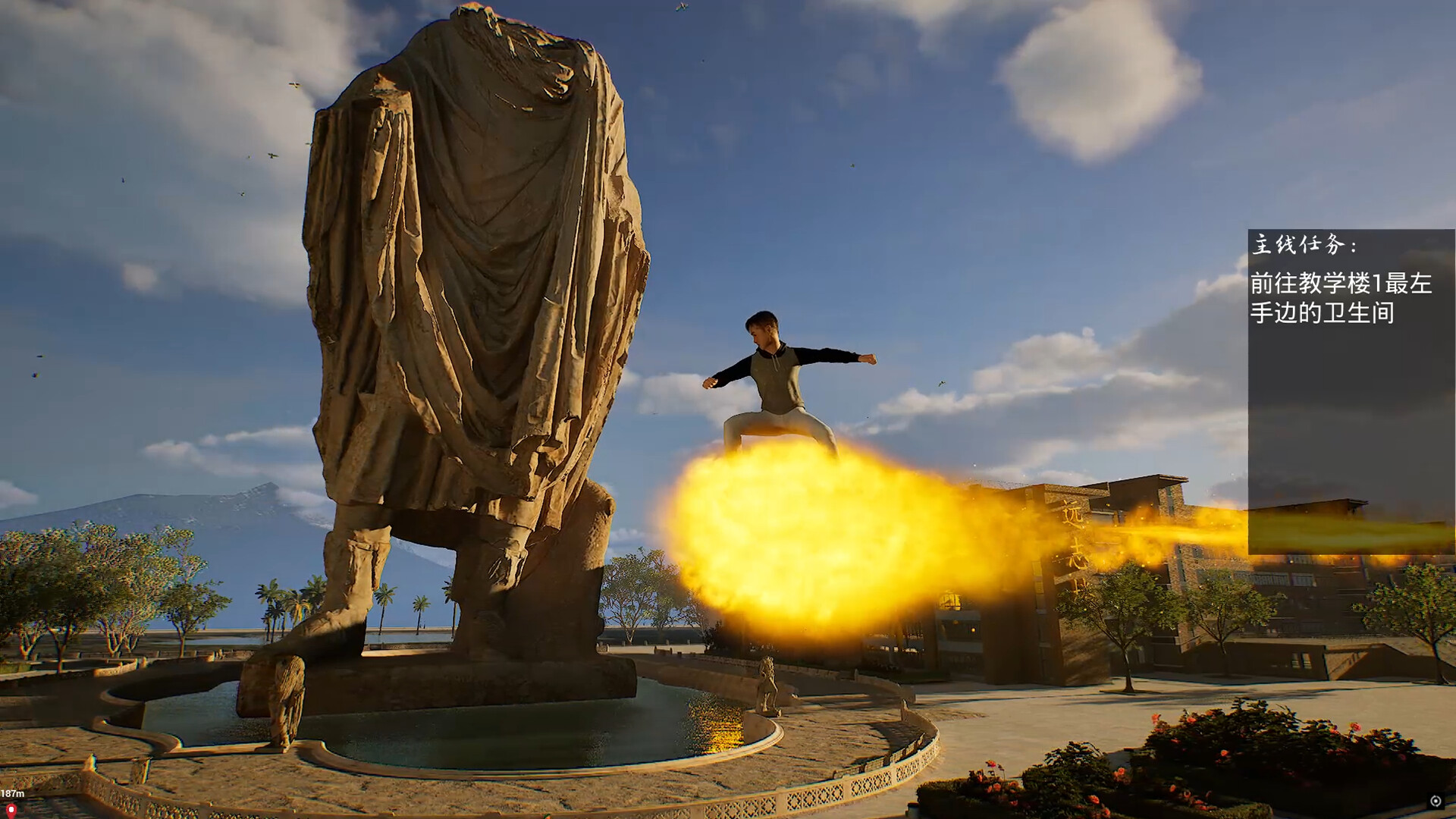
Task: Click the red waypoint pin marker
Action: point(11,810)
